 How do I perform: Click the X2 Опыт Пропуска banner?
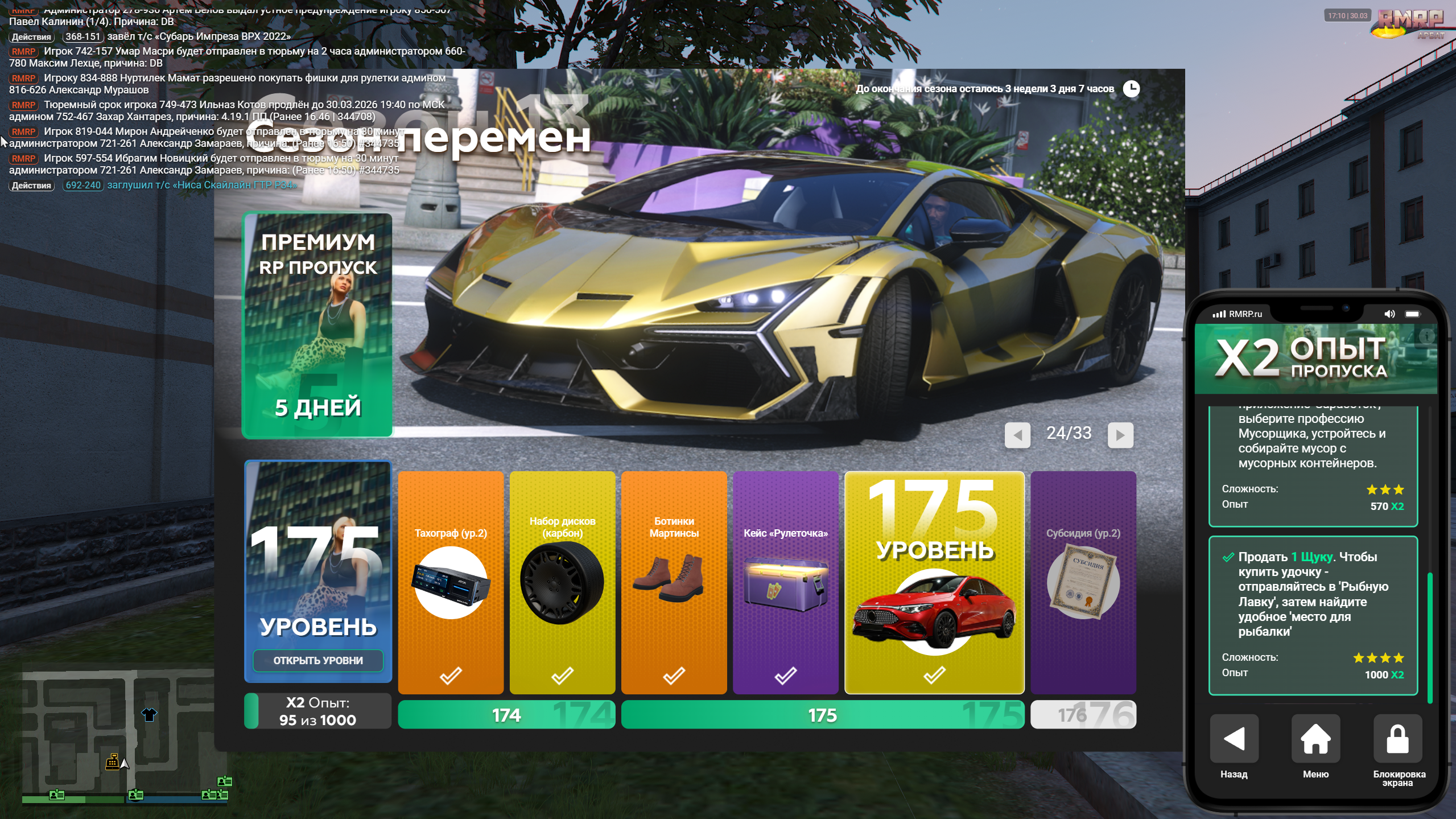pyautogui.click(x=1315, y=359)
